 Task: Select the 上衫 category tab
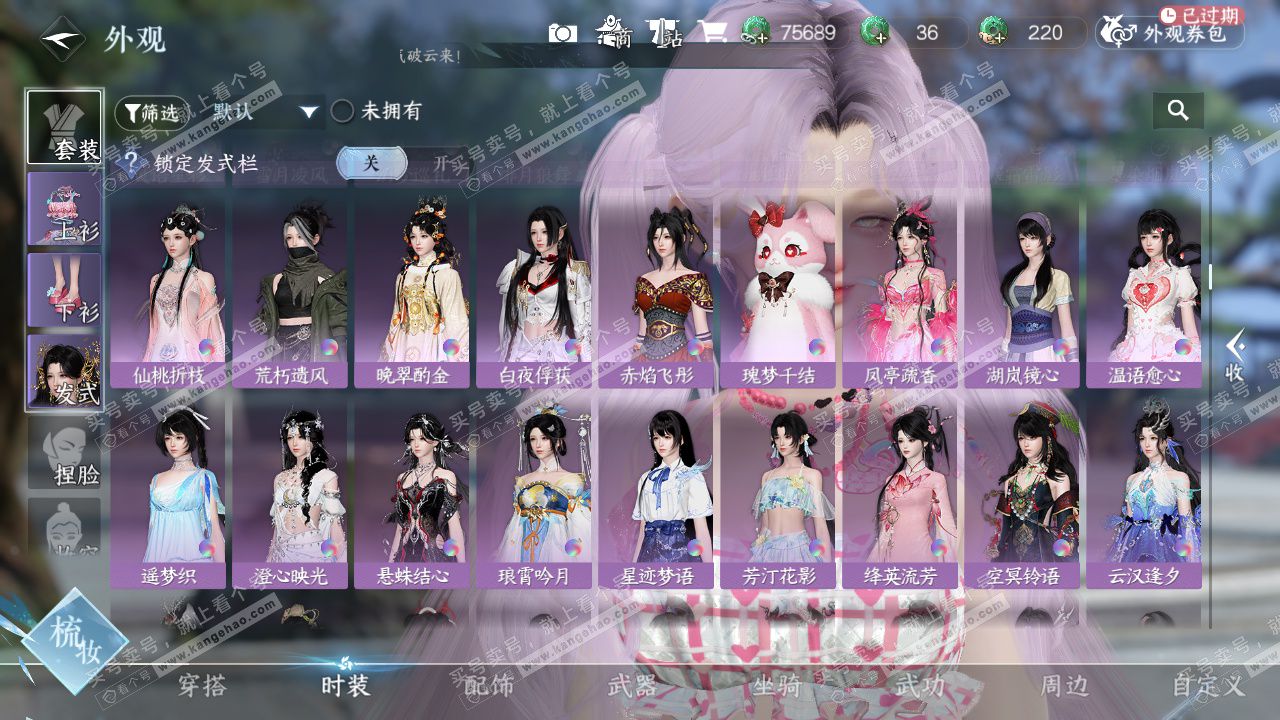(65, 209)
